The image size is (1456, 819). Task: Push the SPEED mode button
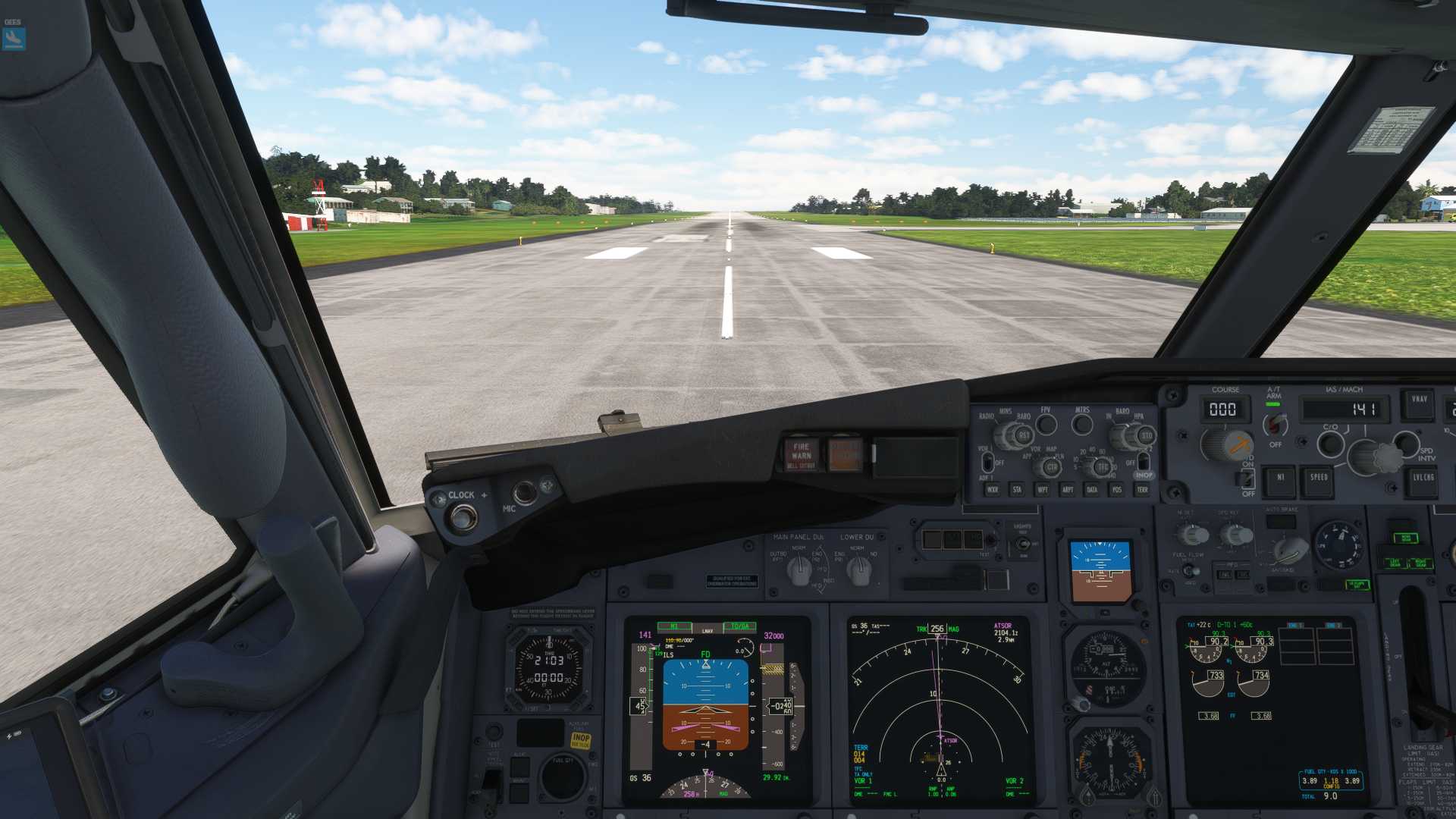click(1319, 479)
